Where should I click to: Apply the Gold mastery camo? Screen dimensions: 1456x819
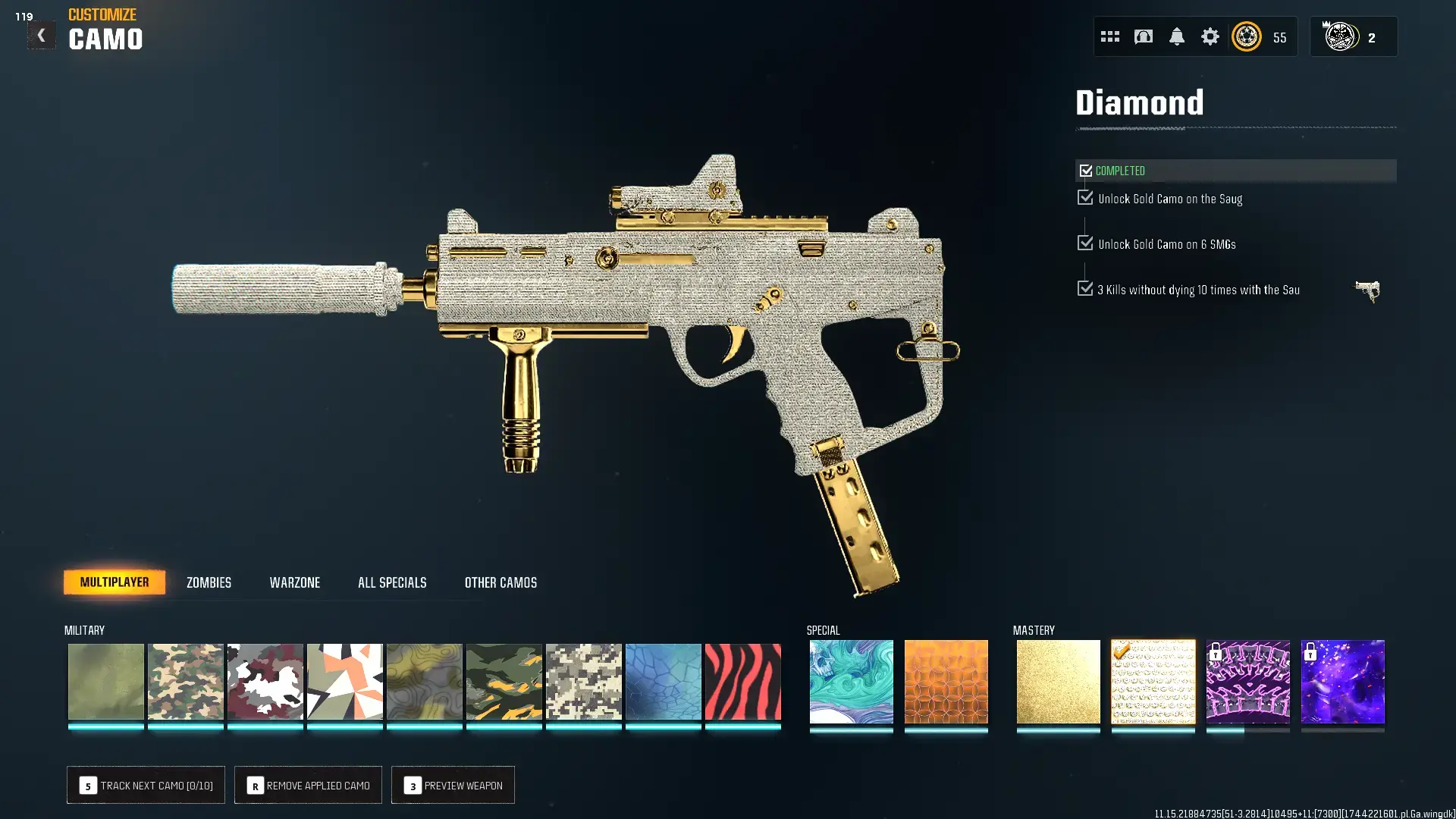tap(1058, 682)
